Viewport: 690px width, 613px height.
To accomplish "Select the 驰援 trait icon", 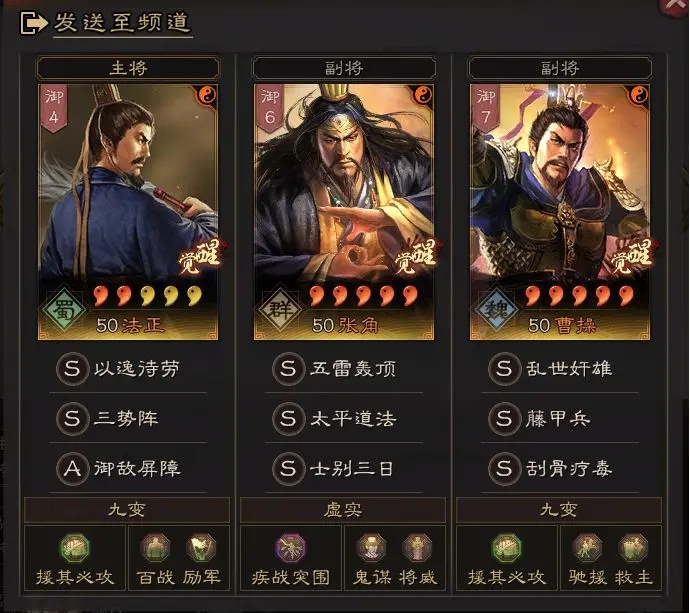I will [x=587, y=548].
